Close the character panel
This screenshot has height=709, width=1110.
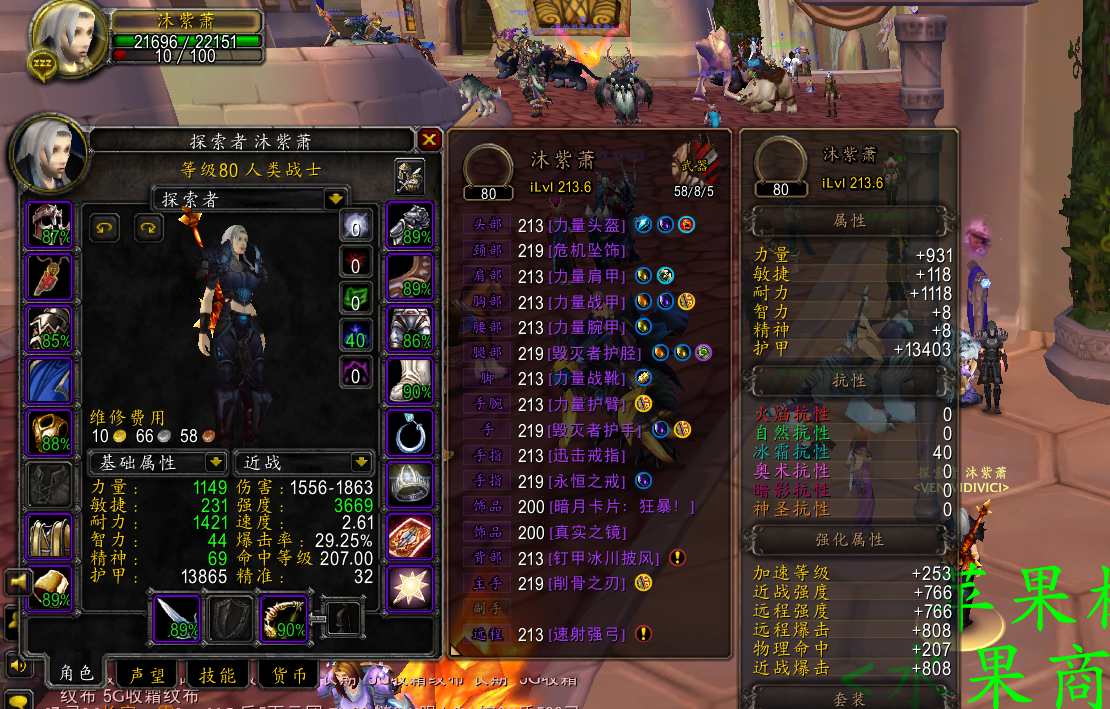429,139
